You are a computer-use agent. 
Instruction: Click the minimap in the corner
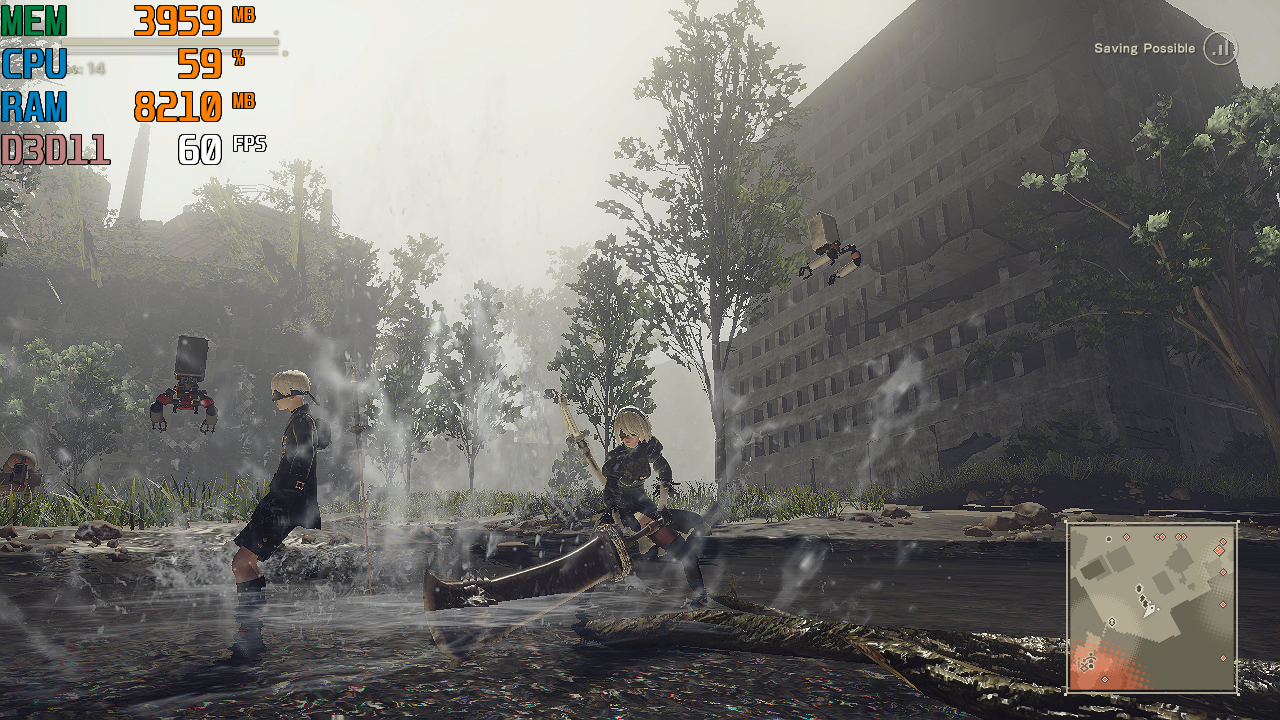(1152, 607)
